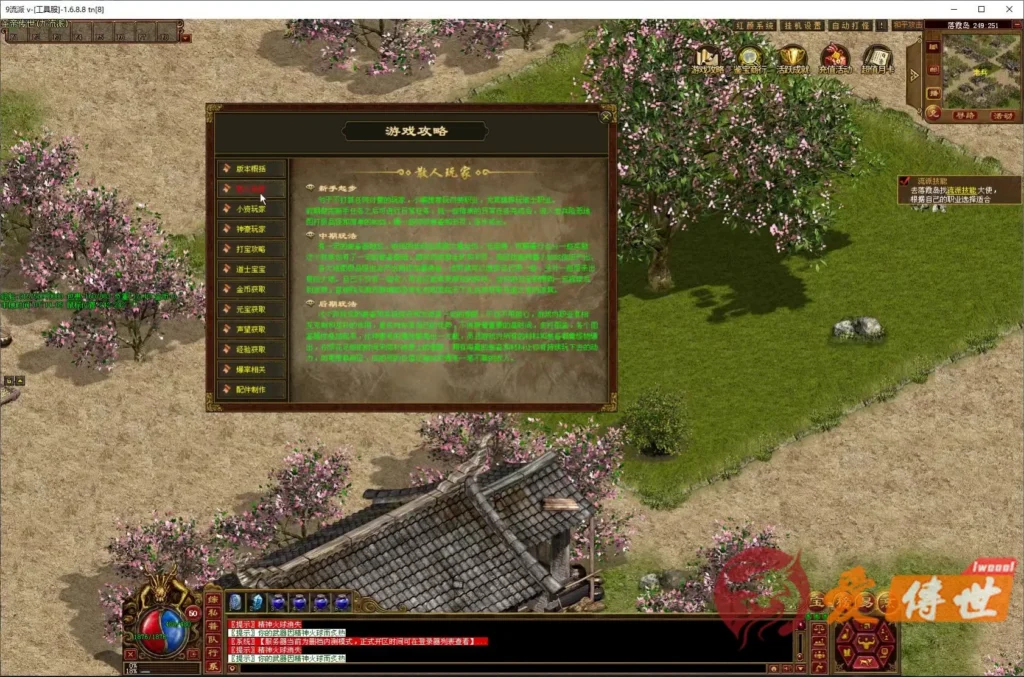Select the 小资玩家 guide entry
The image size is (1024, 677).
pyautogui.click(x=251, y=209)
